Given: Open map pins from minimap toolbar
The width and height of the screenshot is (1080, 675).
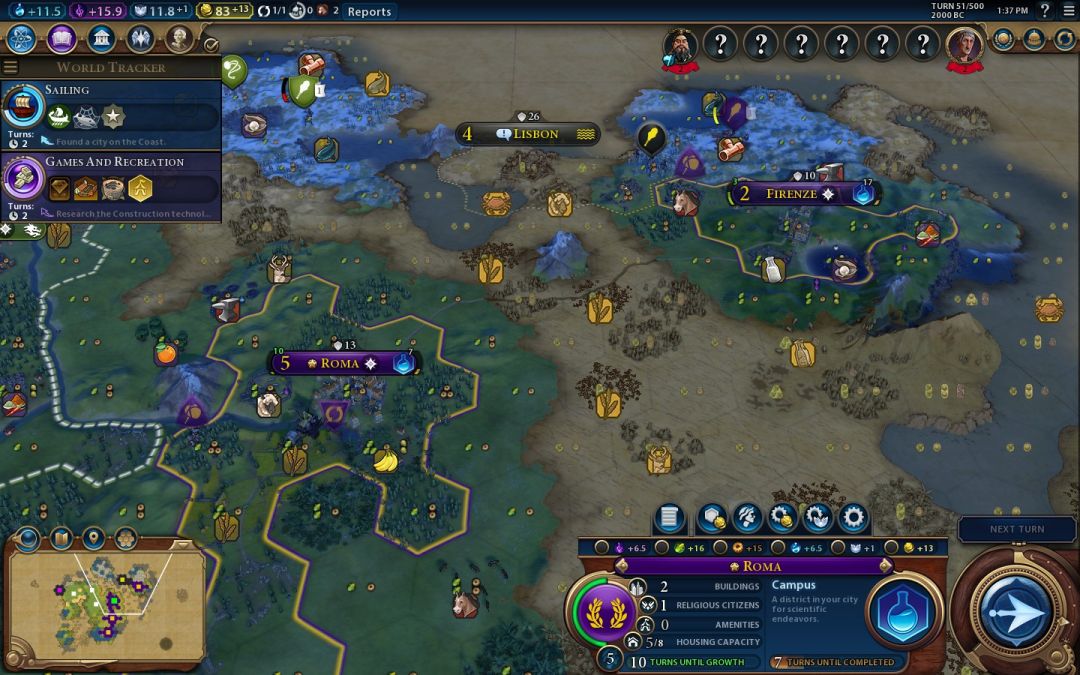Looking at the screenshot, I should [93, 539].
